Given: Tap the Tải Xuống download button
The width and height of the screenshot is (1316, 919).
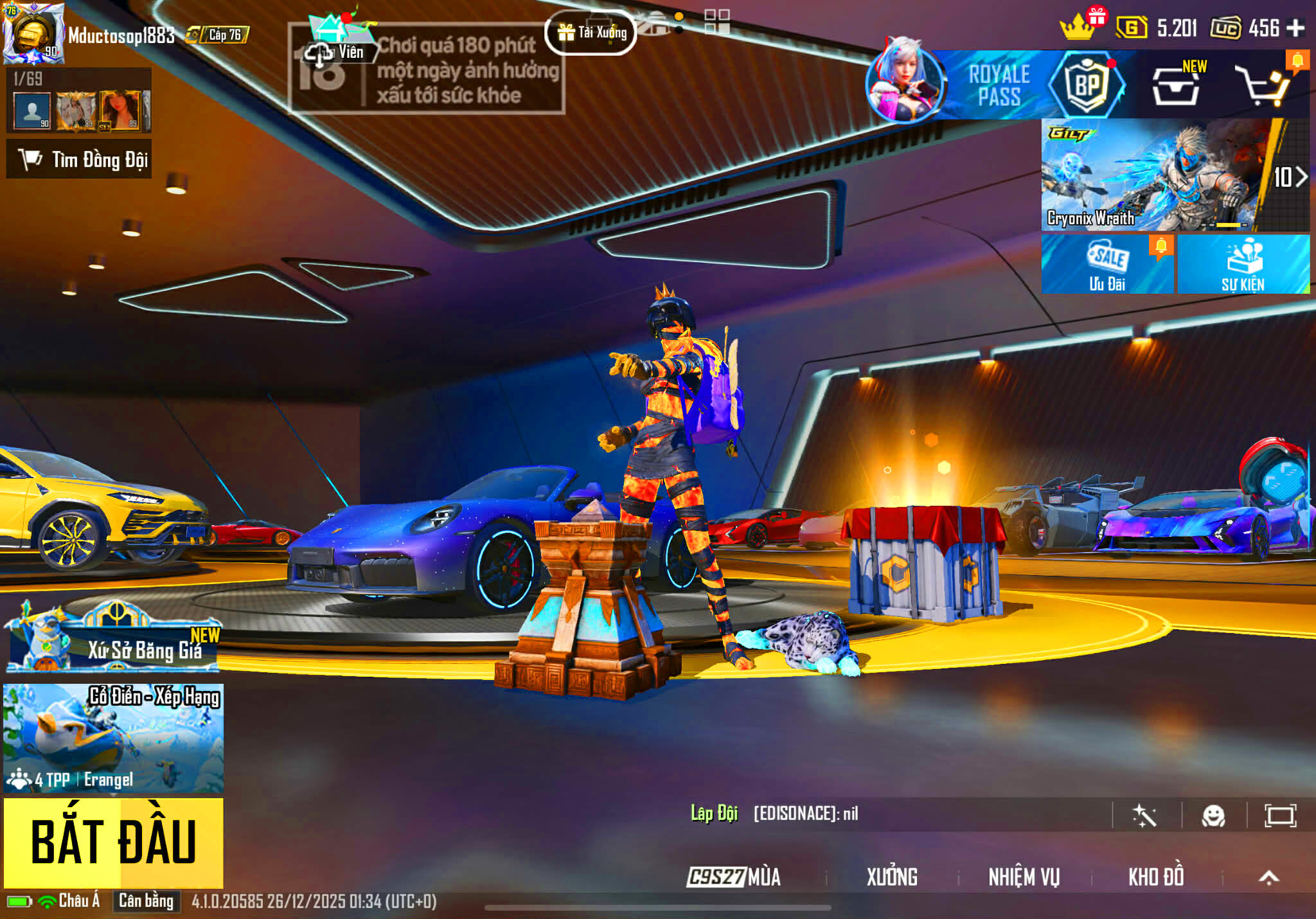Looking at the screenshot, I should [591, 33].
